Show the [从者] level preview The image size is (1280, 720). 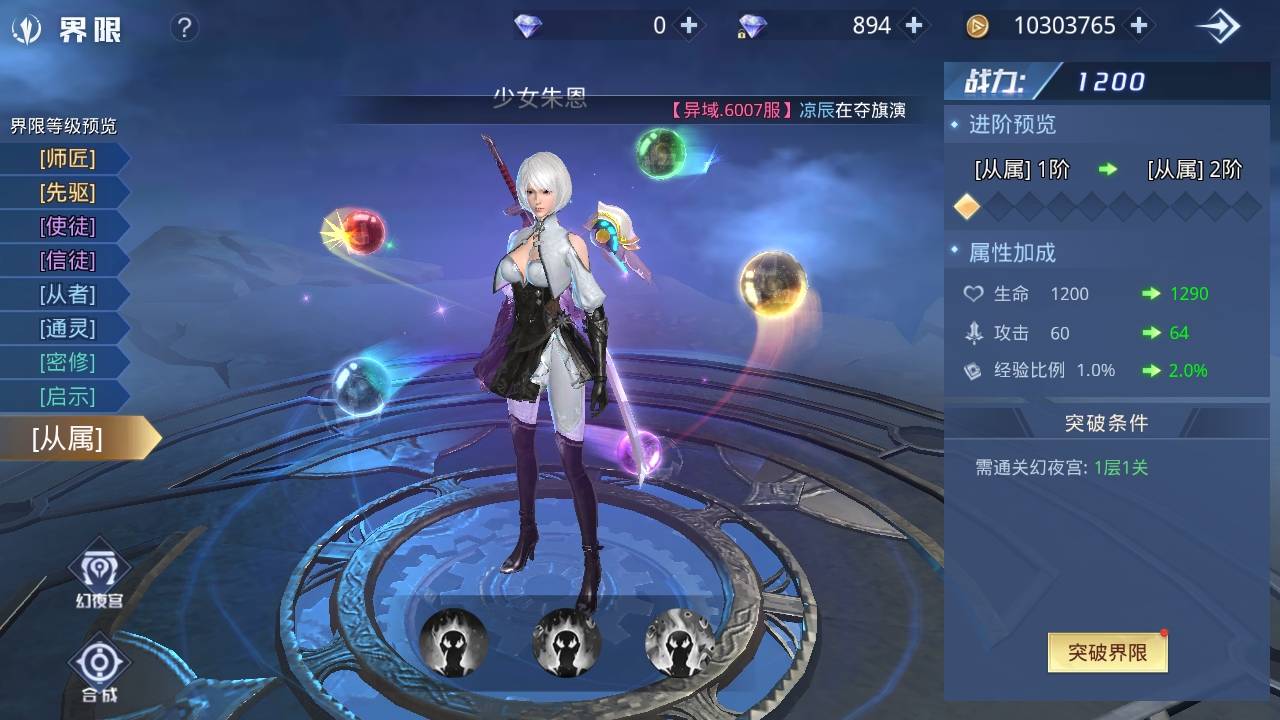(x=67, y=294)
